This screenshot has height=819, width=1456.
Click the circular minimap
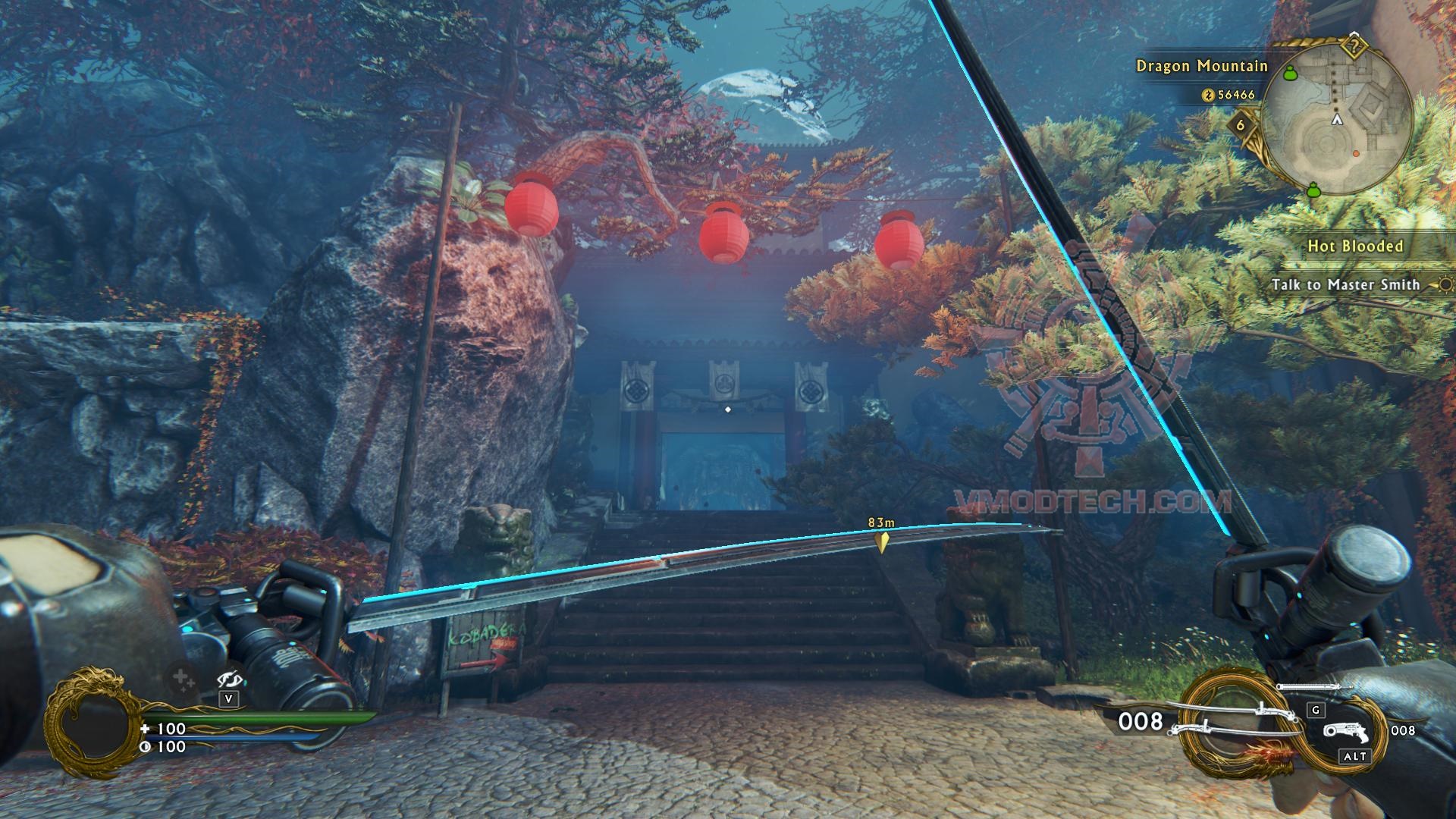pos(1336,121)
